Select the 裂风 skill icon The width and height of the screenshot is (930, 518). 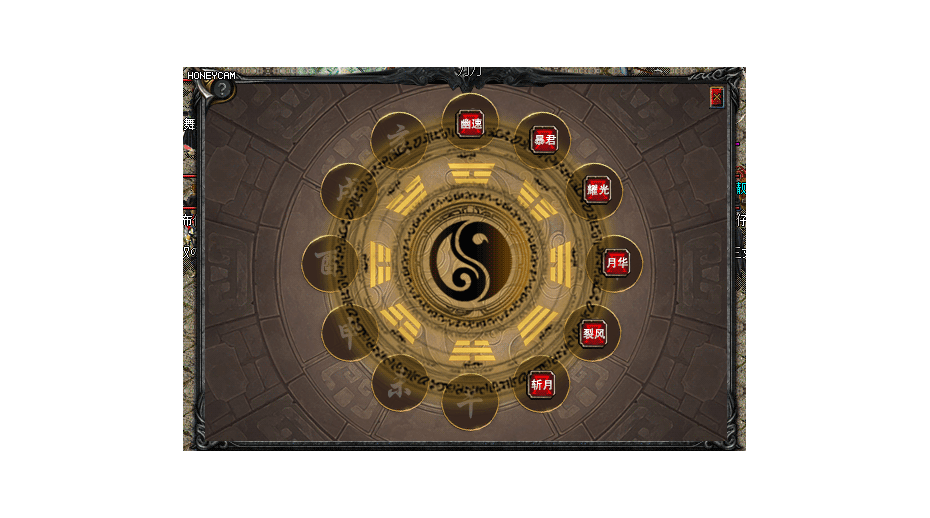[x=594, y=334]
